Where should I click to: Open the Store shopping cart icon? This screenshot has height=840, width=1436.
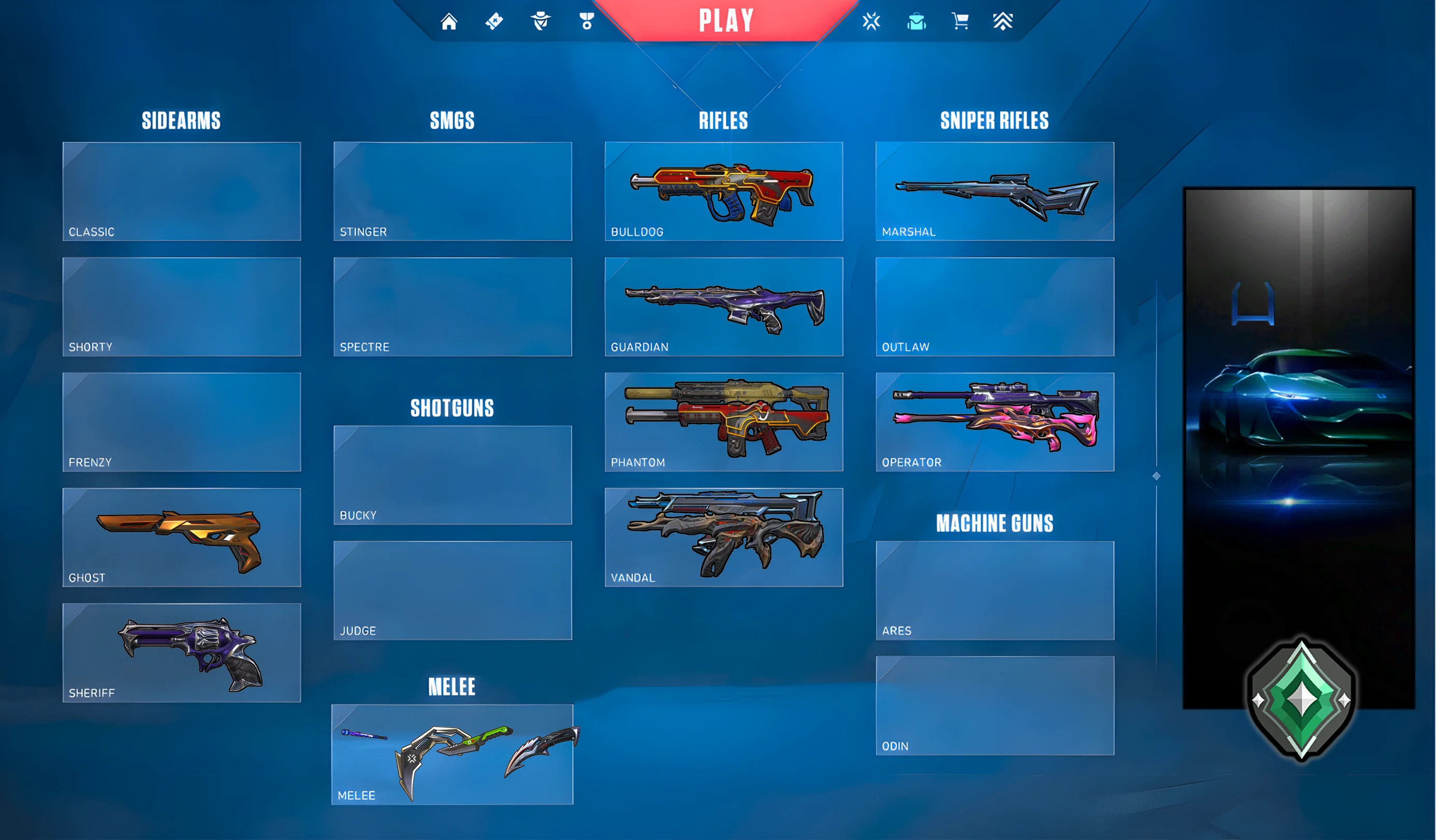961,21
